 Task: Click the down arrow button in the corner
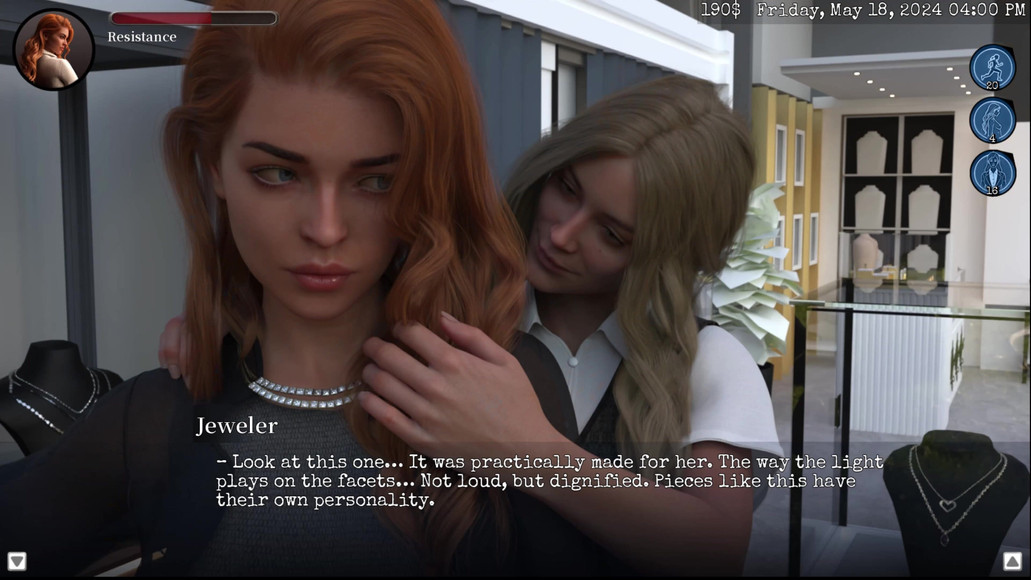[x=17, y=561]
